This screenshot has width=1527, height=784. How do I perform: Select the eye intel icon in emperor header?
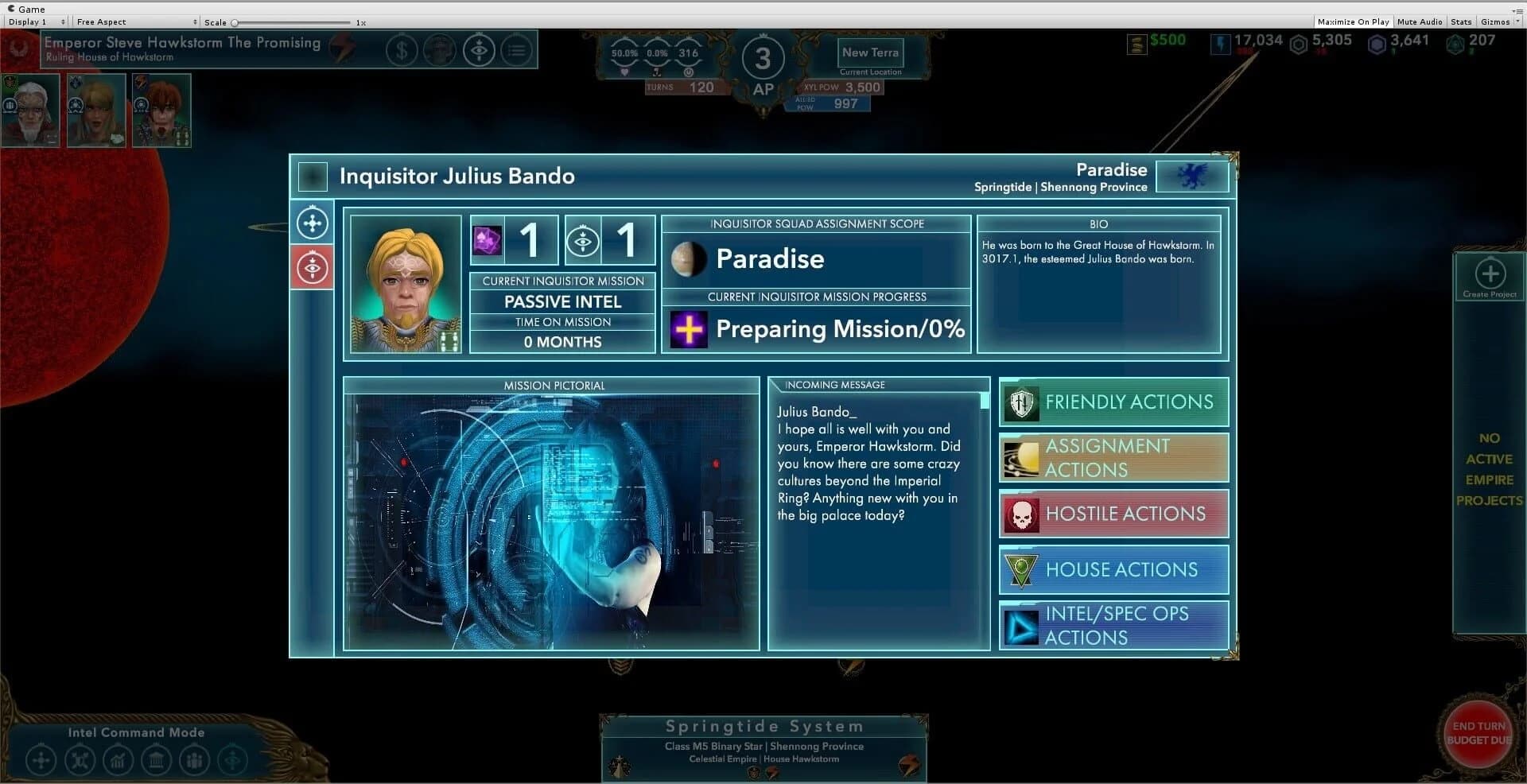click(x=479, y=49)
